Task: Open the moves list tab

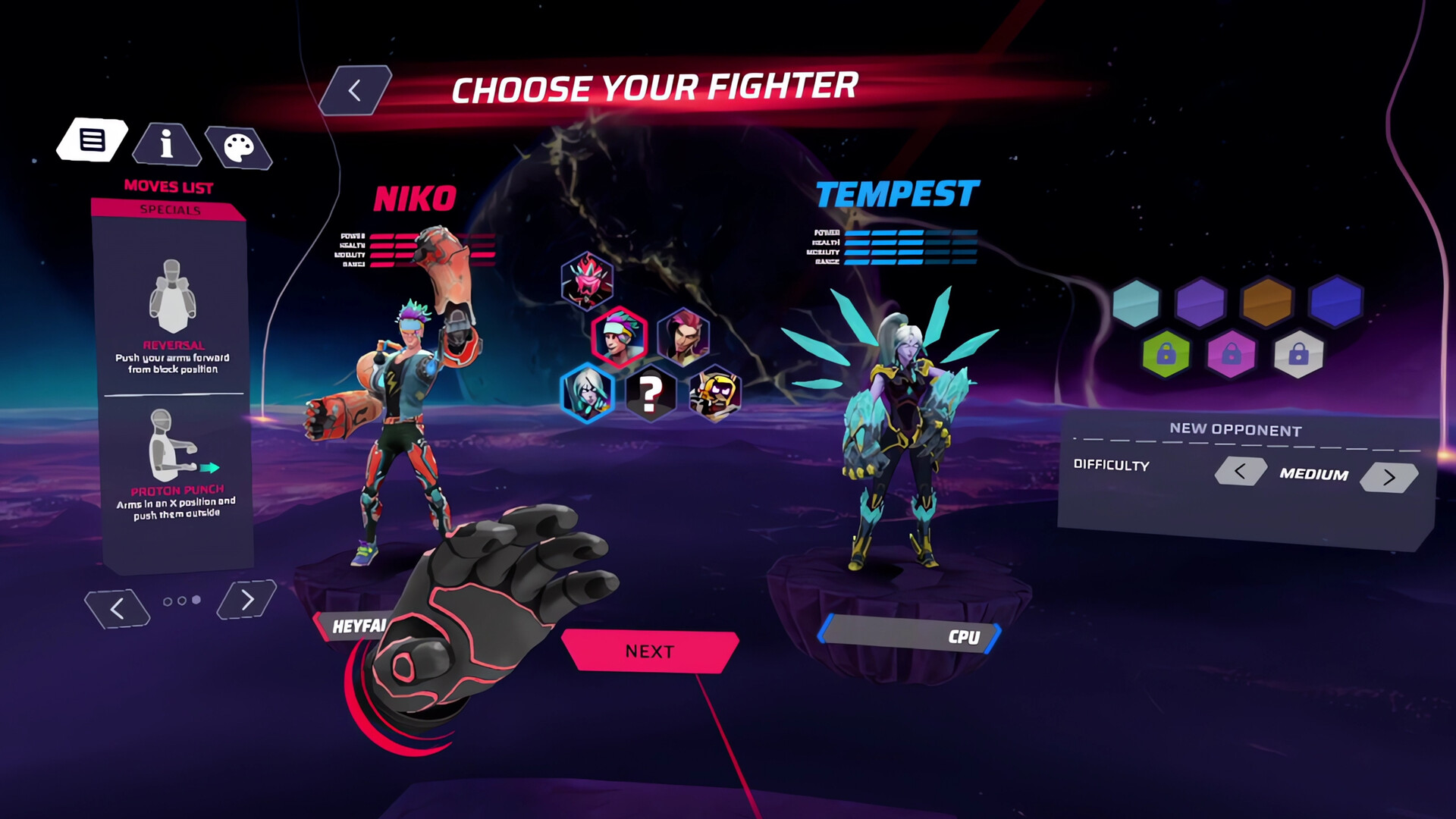Action: coord(93,140)
